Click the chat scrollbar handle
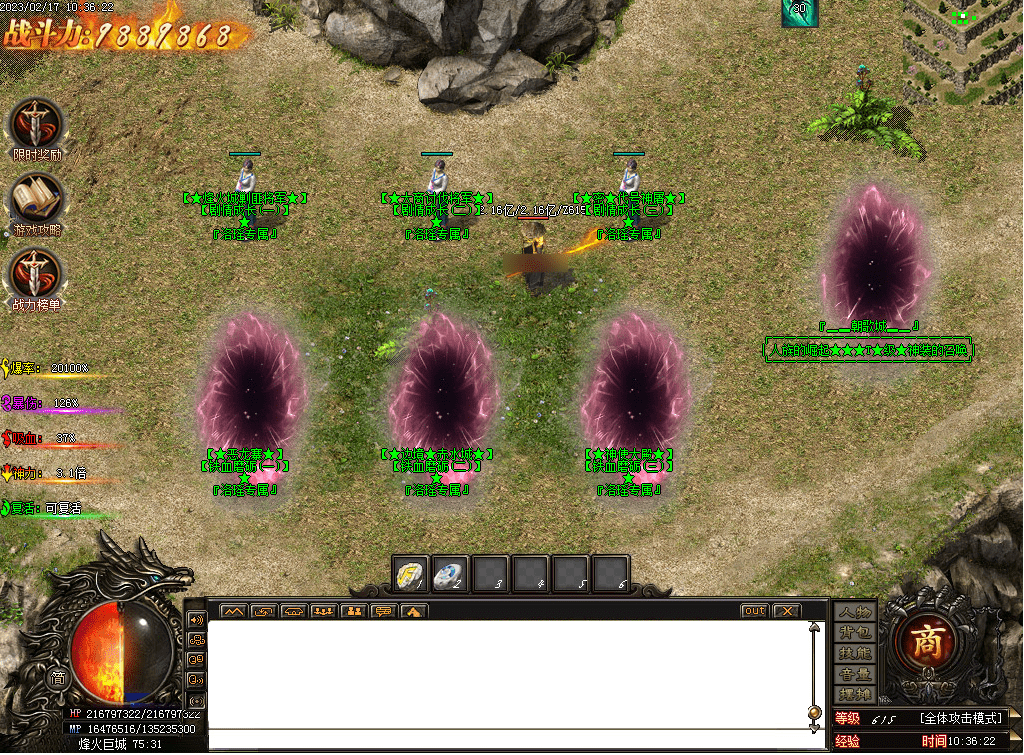The height and width of the screenshot is (755, 1024). tap(814, 713)
